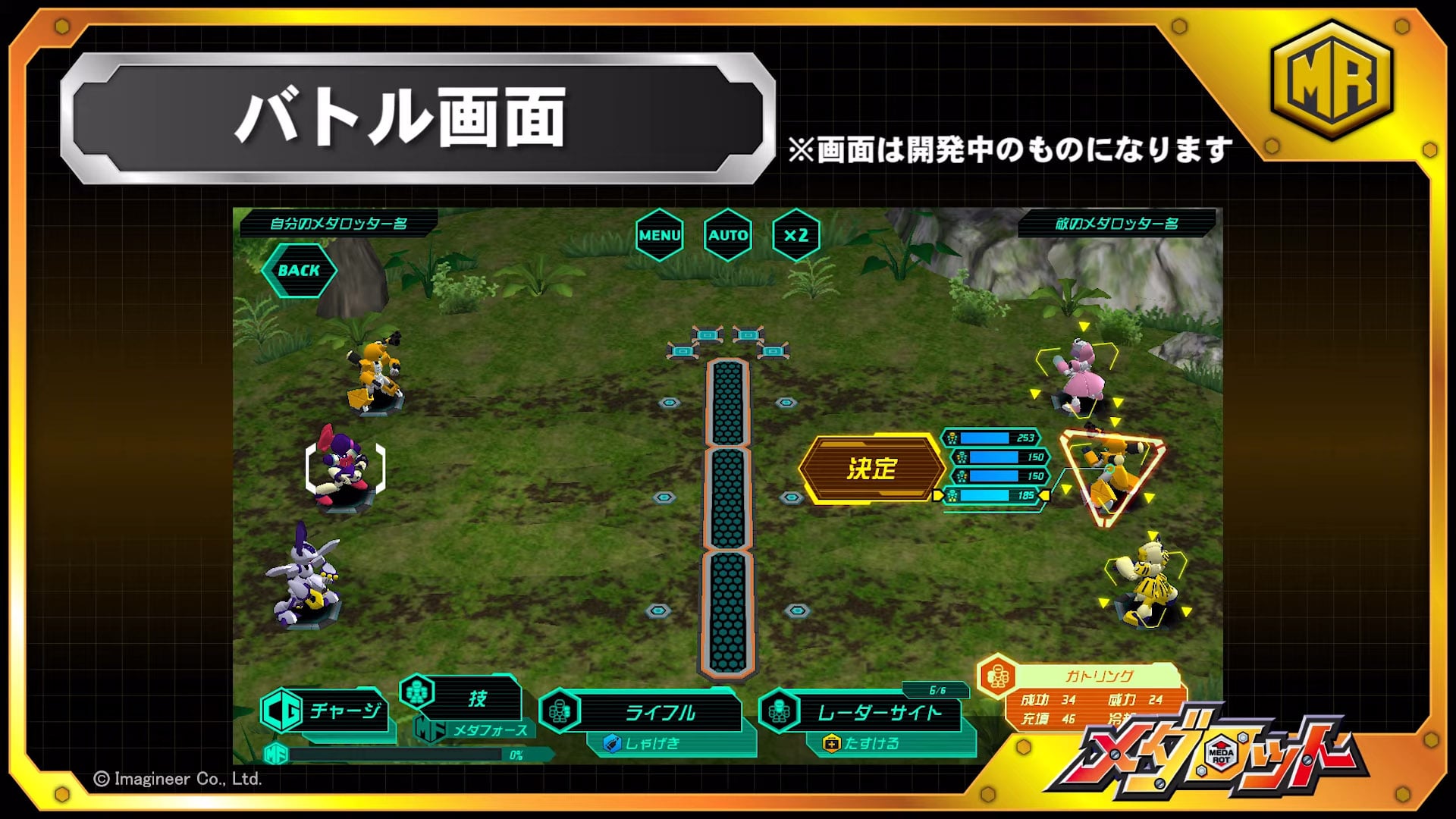
Task: Select the robot-part icon beside ライフル
Action: 559,711
